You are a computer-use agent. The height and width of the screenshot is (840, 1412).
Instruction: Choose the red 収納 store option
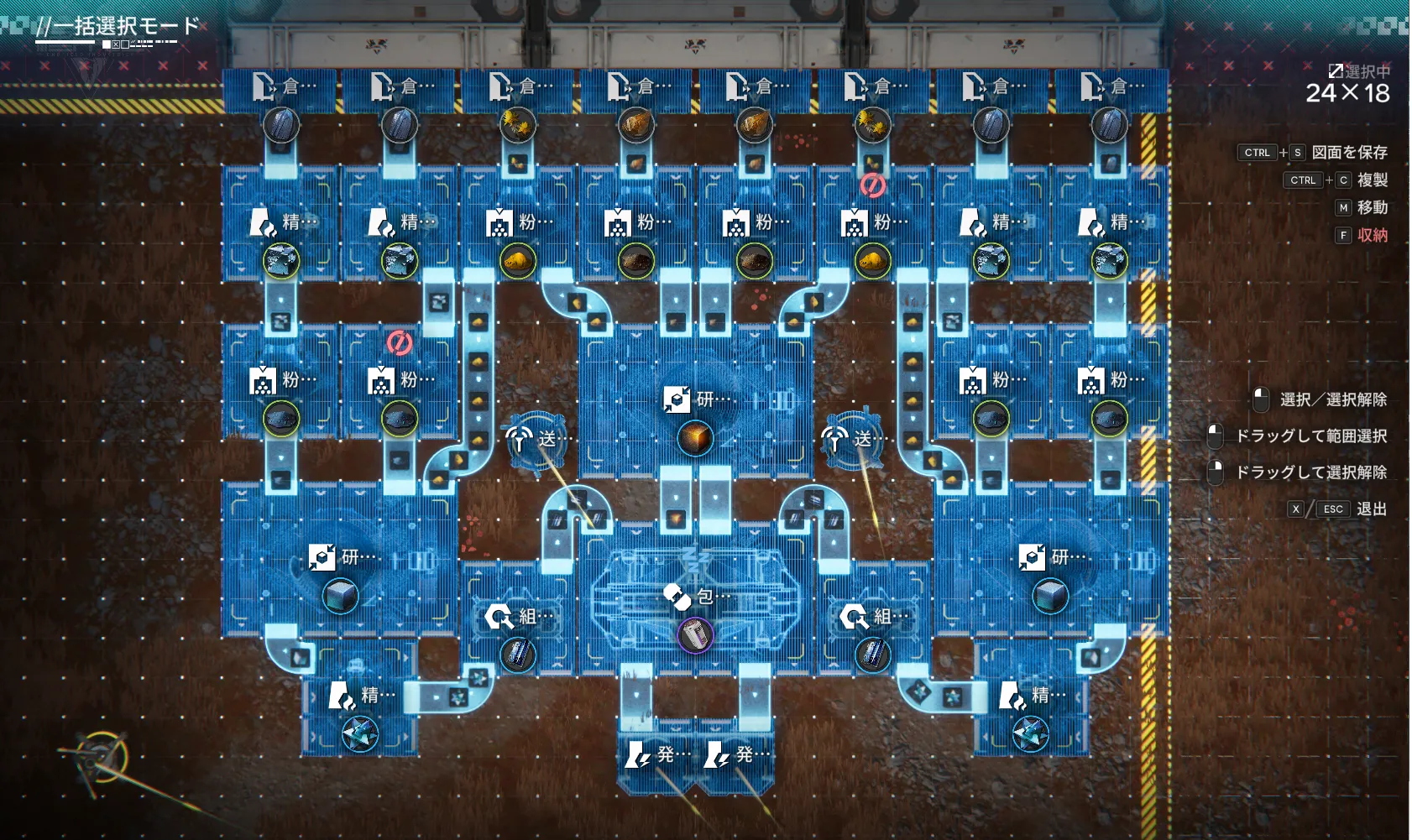1372,236
